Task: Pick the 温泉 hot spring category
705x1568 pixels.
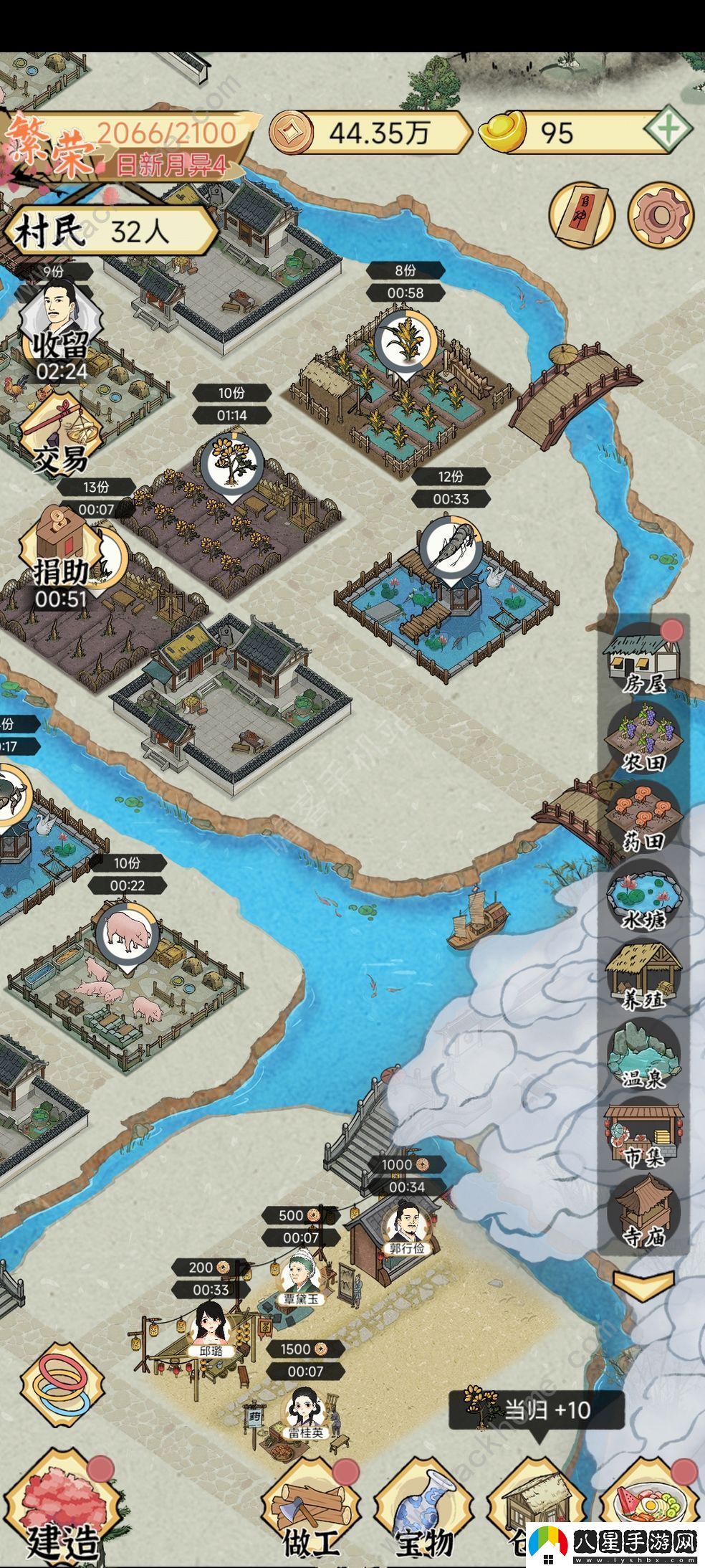Action: pyautogui.click(x=643, y=1055)
